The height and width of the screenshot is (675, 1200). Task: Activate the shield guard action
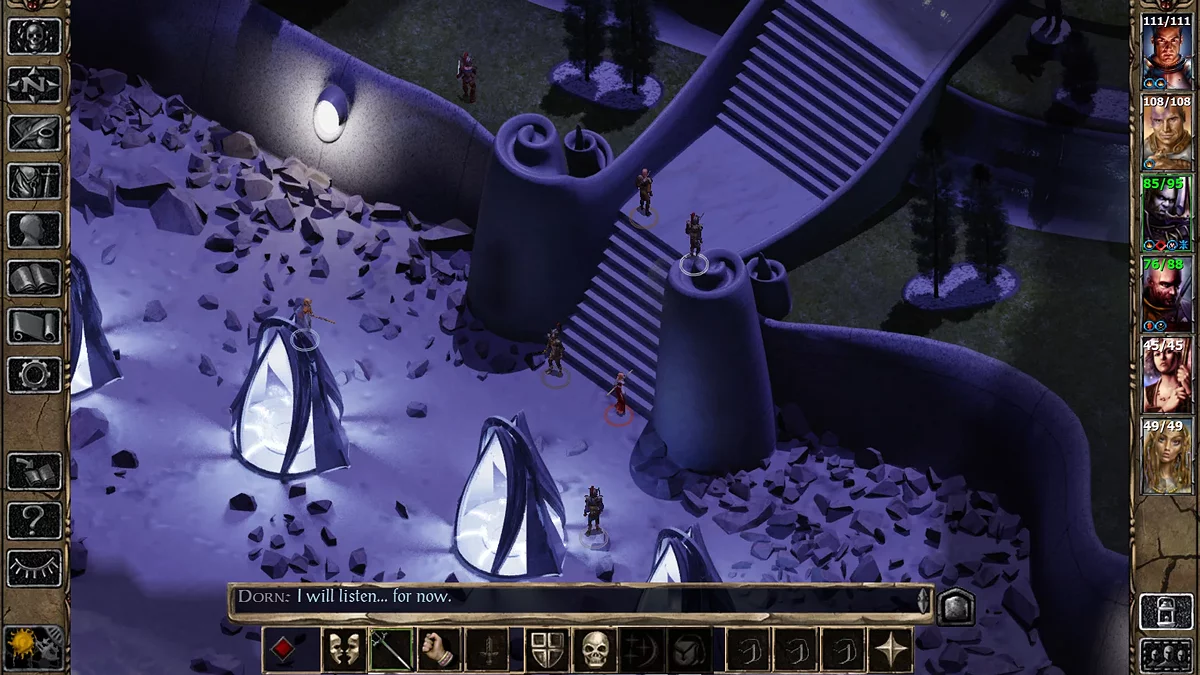[x=548, y=650]
